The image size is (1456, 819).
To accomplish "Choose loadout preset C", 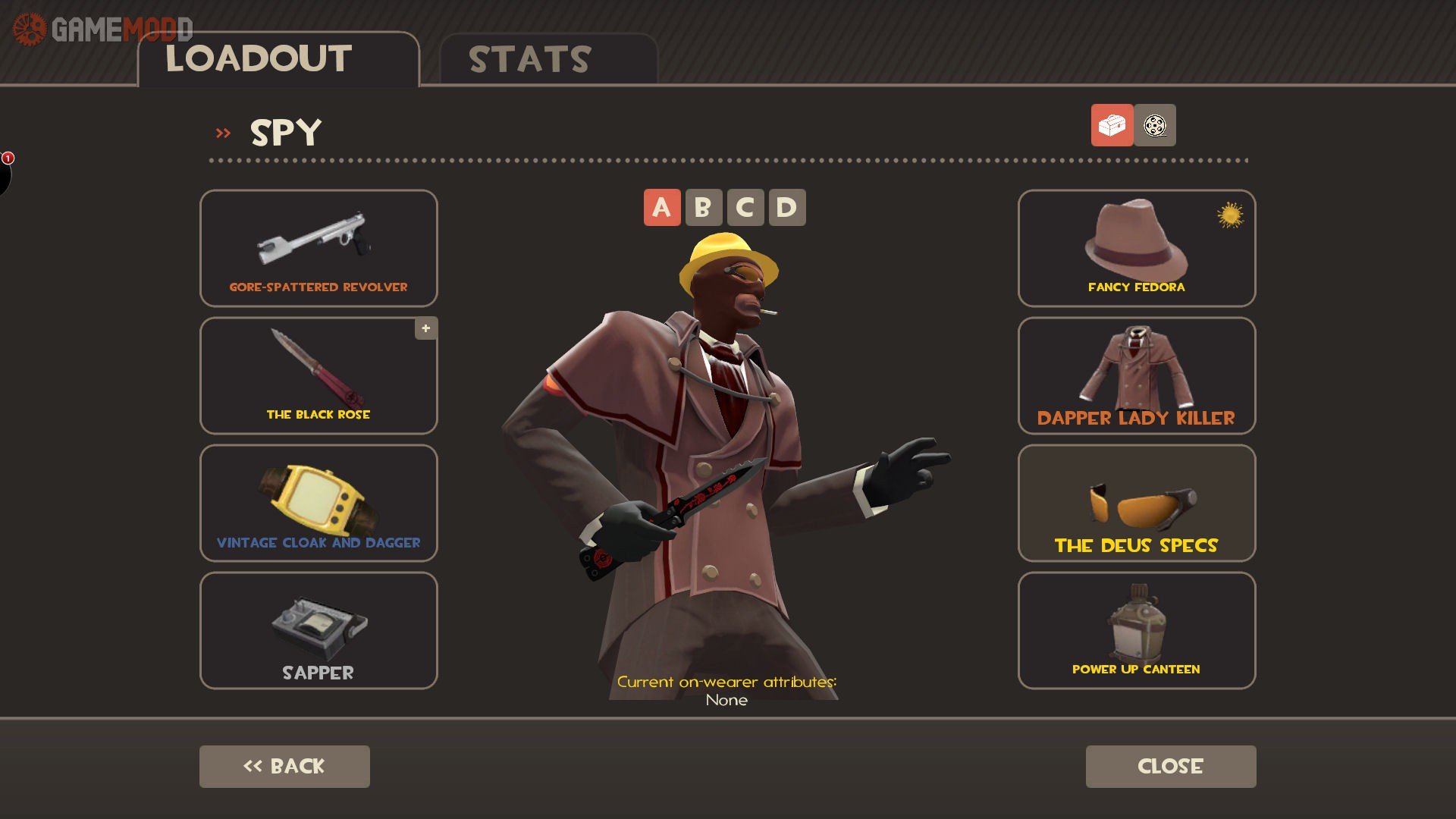I will (745, 207).
